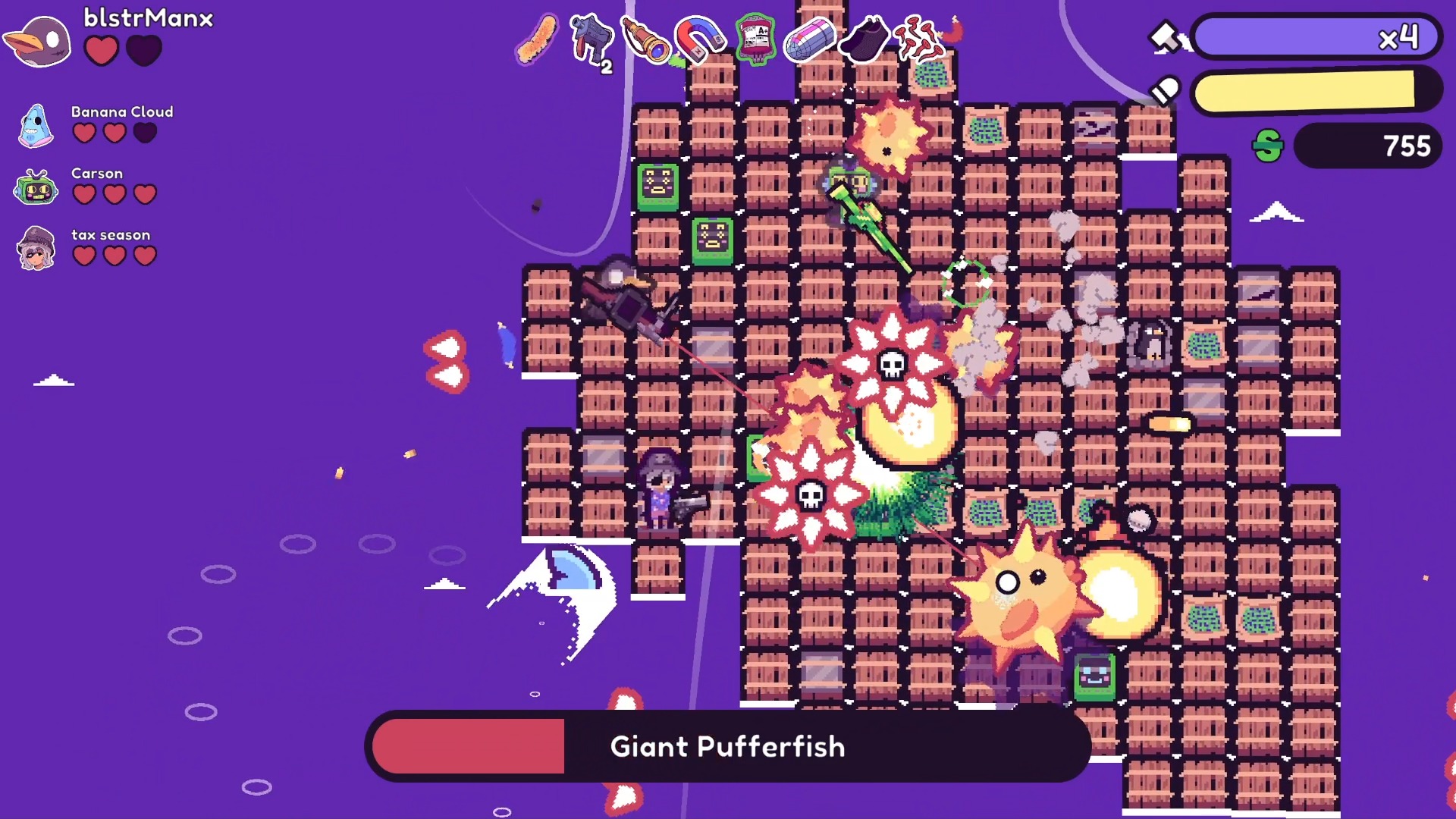Select the red and blue magnet item
Viewport: 1456px width, 819px height.
click(699, 39)
